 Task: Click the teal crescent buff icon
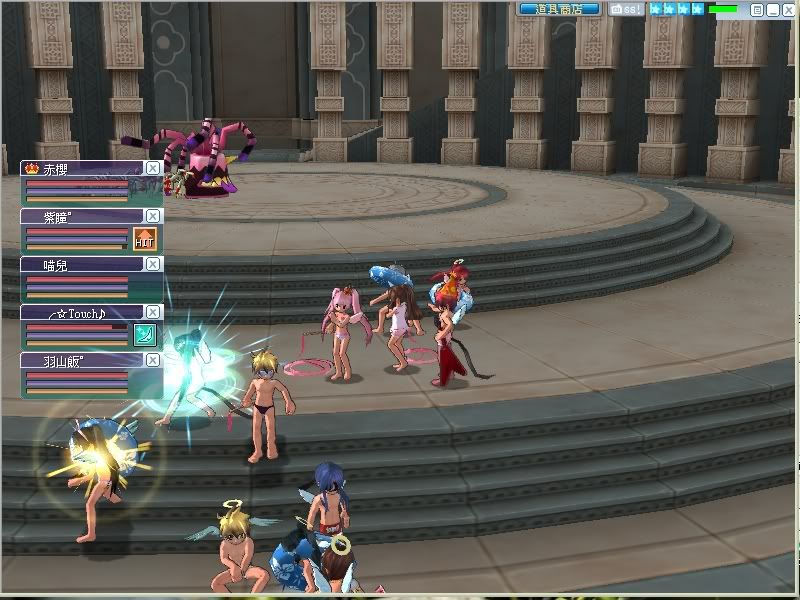pos(144,335)
